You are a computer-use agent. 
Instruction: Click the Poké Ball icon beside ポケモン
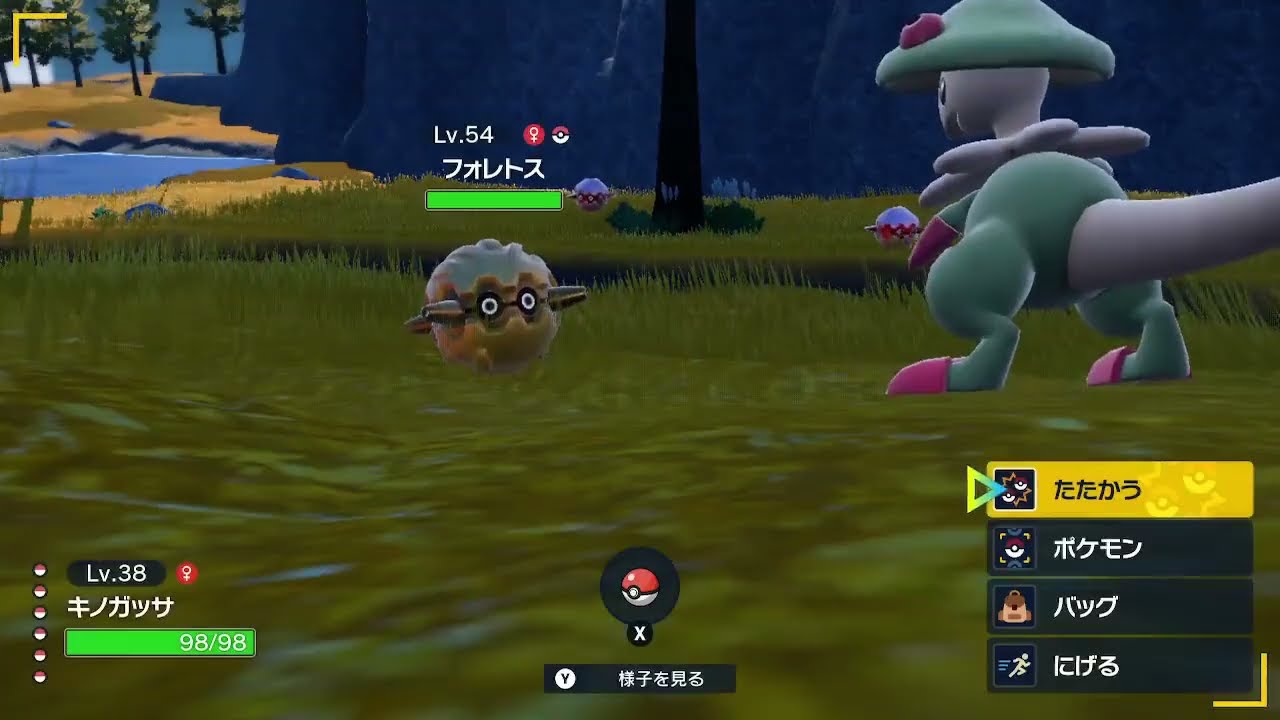click(1013, 548)
